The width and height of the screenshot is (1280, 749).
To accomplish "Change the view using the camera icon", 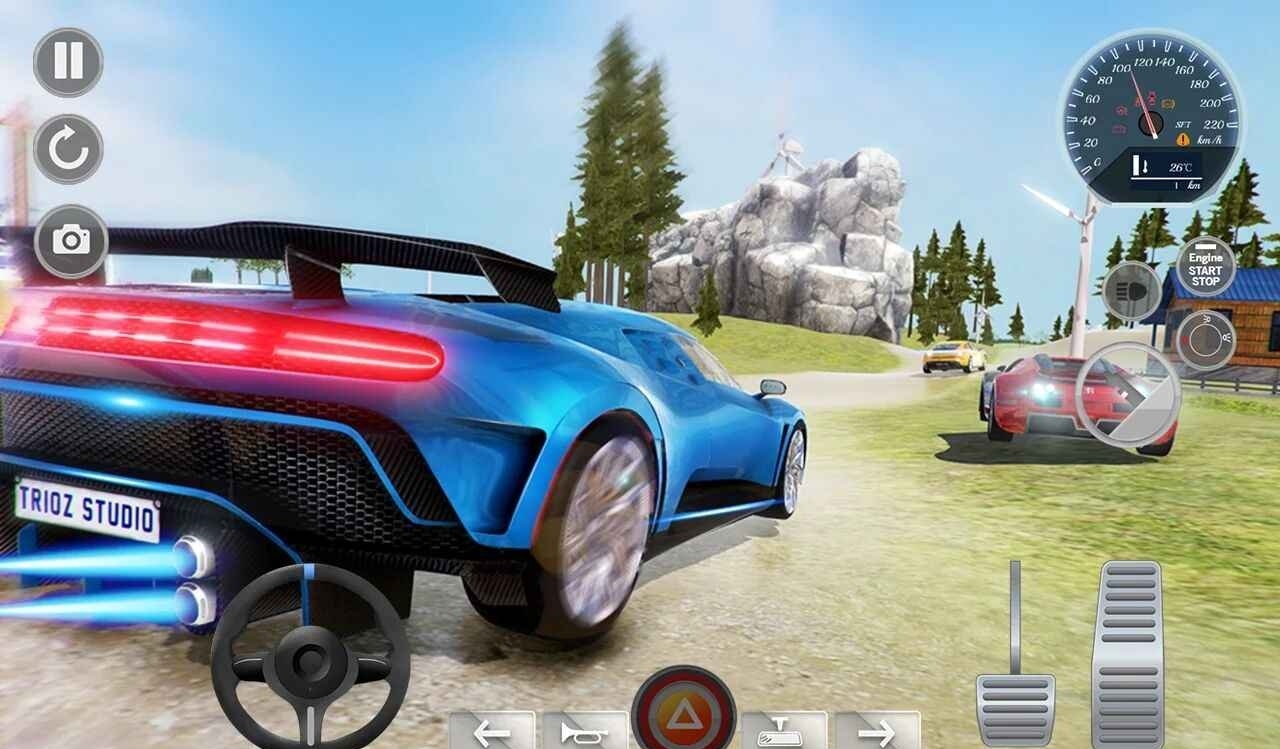I will click(x=71, y=241).
